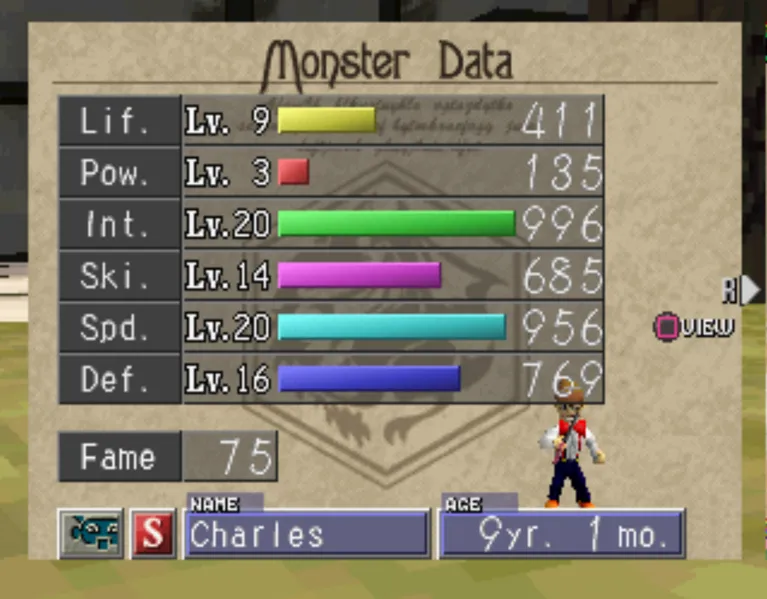Choose the Pow. stat label

(119, 174)
